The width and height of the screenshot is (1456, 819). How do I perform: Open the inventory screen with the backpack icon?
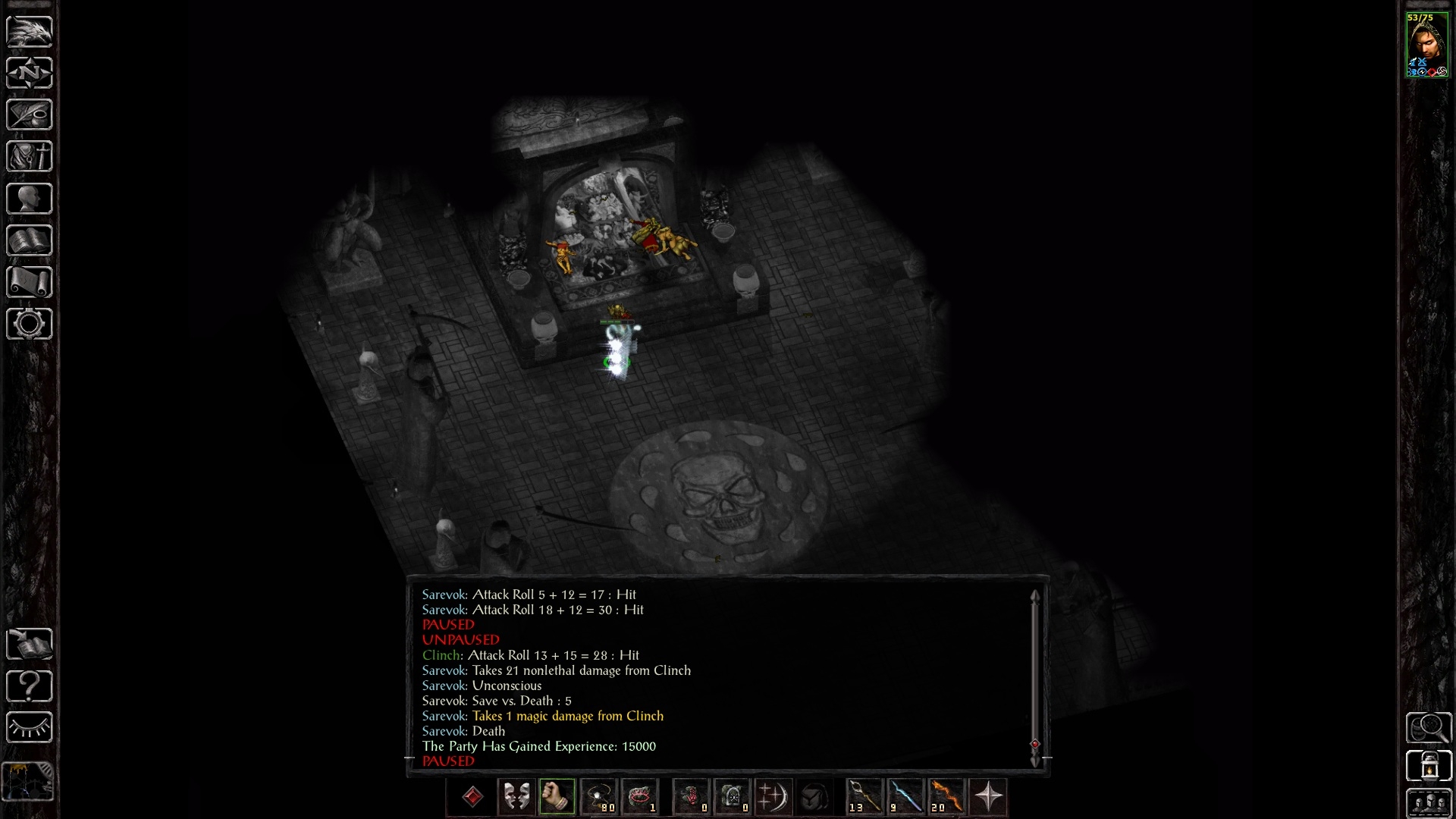(x=30, y=157)
